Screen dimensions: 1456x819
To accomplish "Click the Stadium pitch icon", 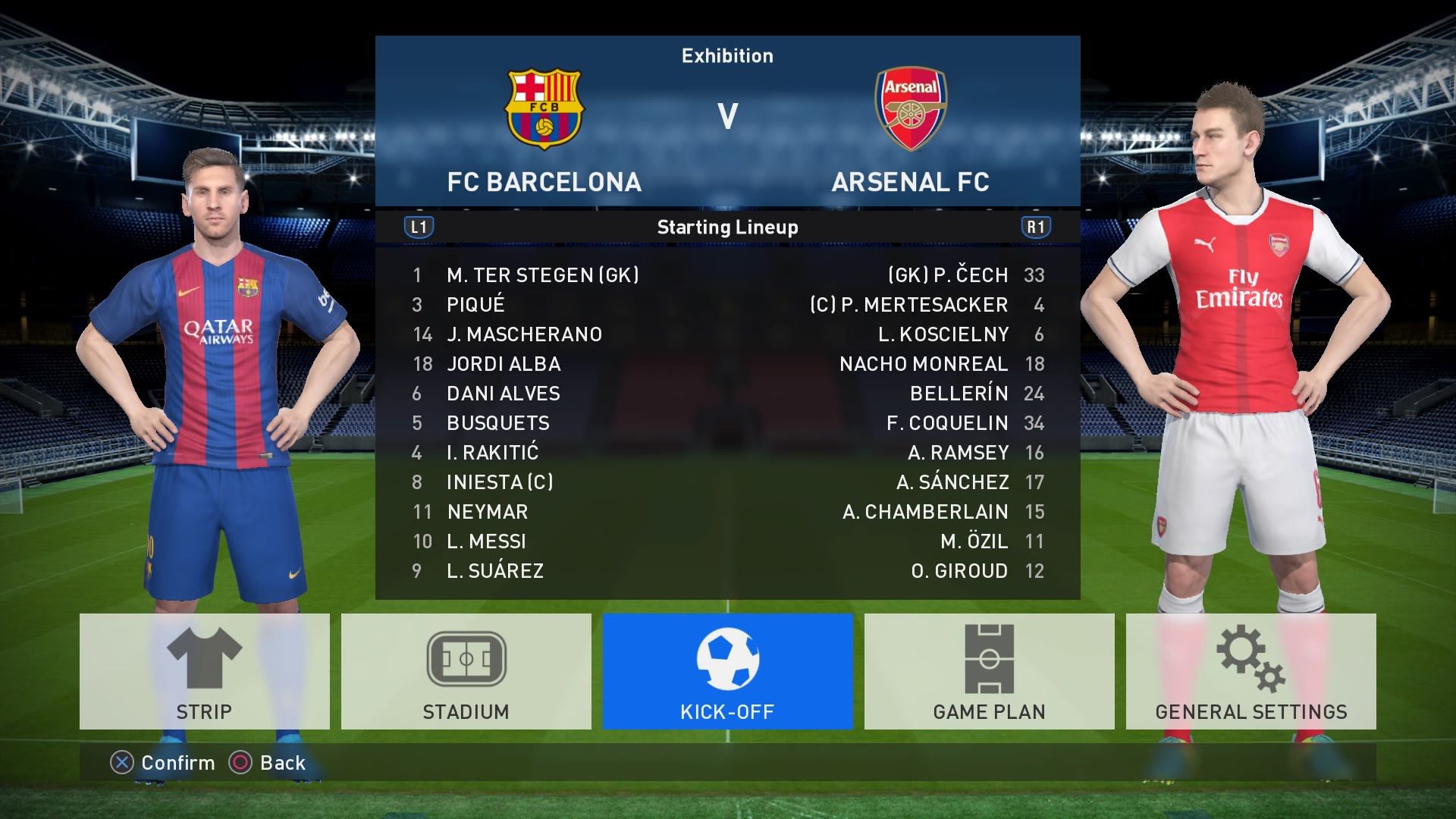I will pos(466,658).
